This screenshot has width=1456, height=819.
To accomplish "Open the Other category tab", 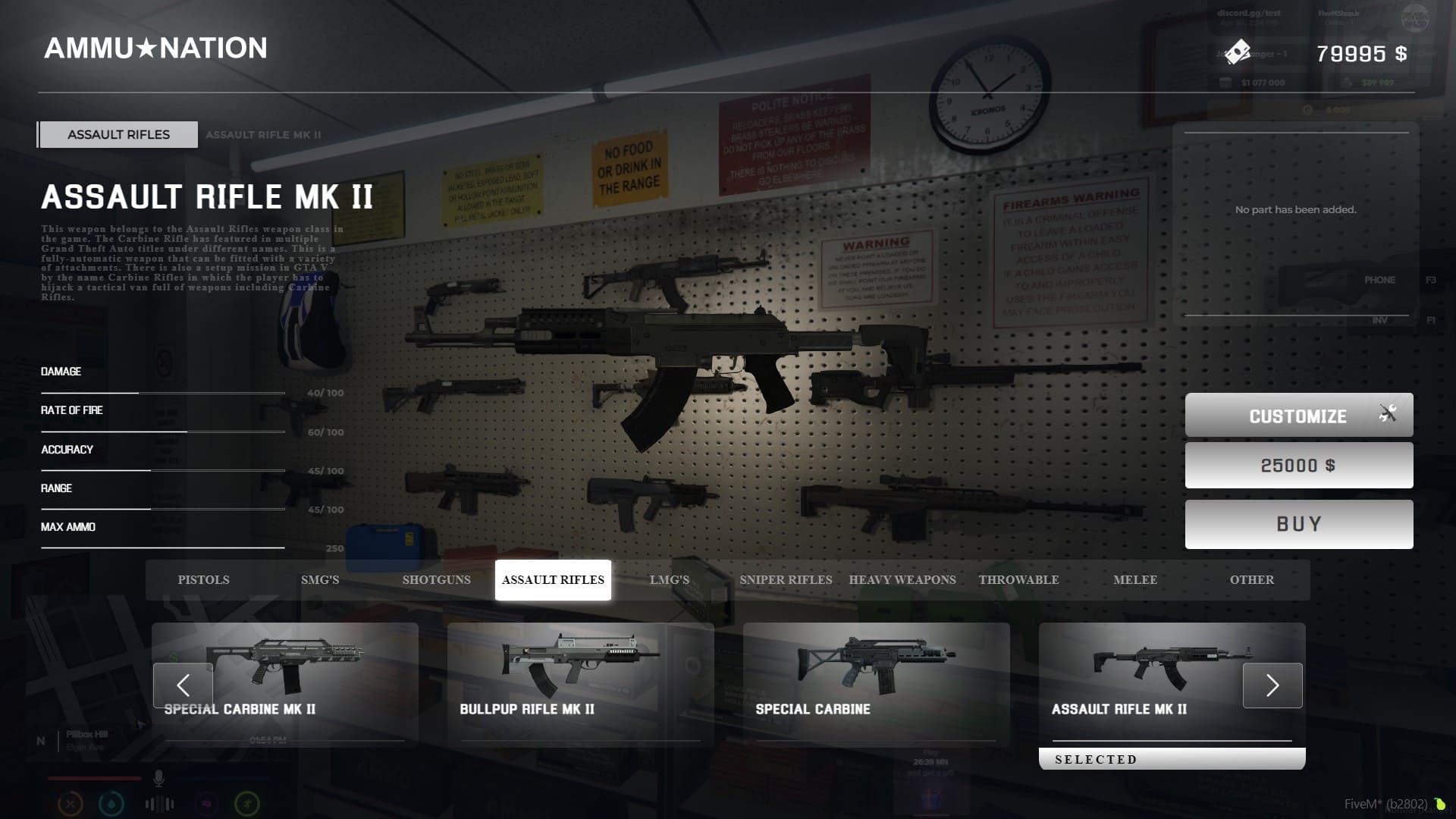I will (1251, 580).
